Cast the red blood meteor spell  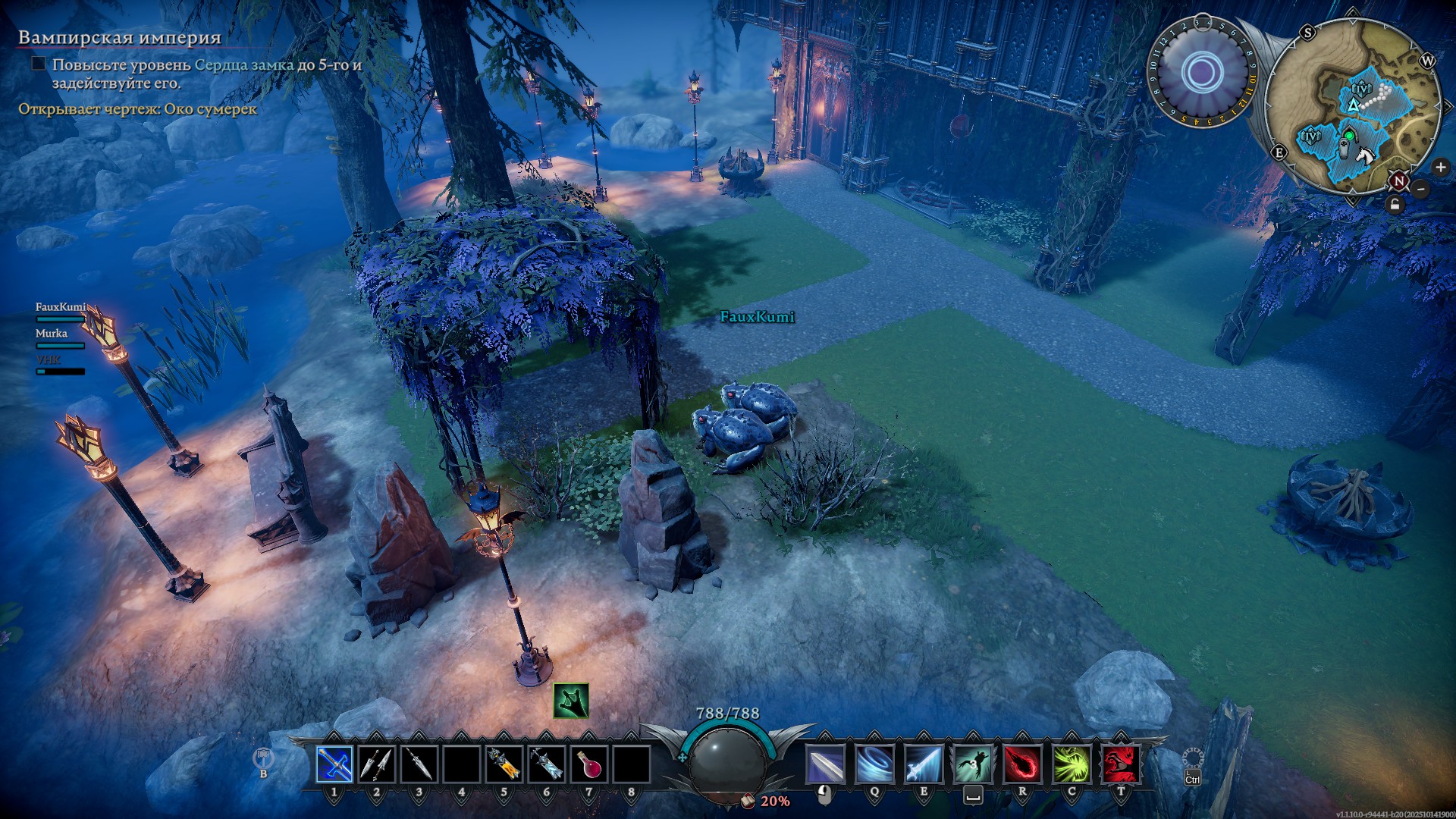[1022, 764]
